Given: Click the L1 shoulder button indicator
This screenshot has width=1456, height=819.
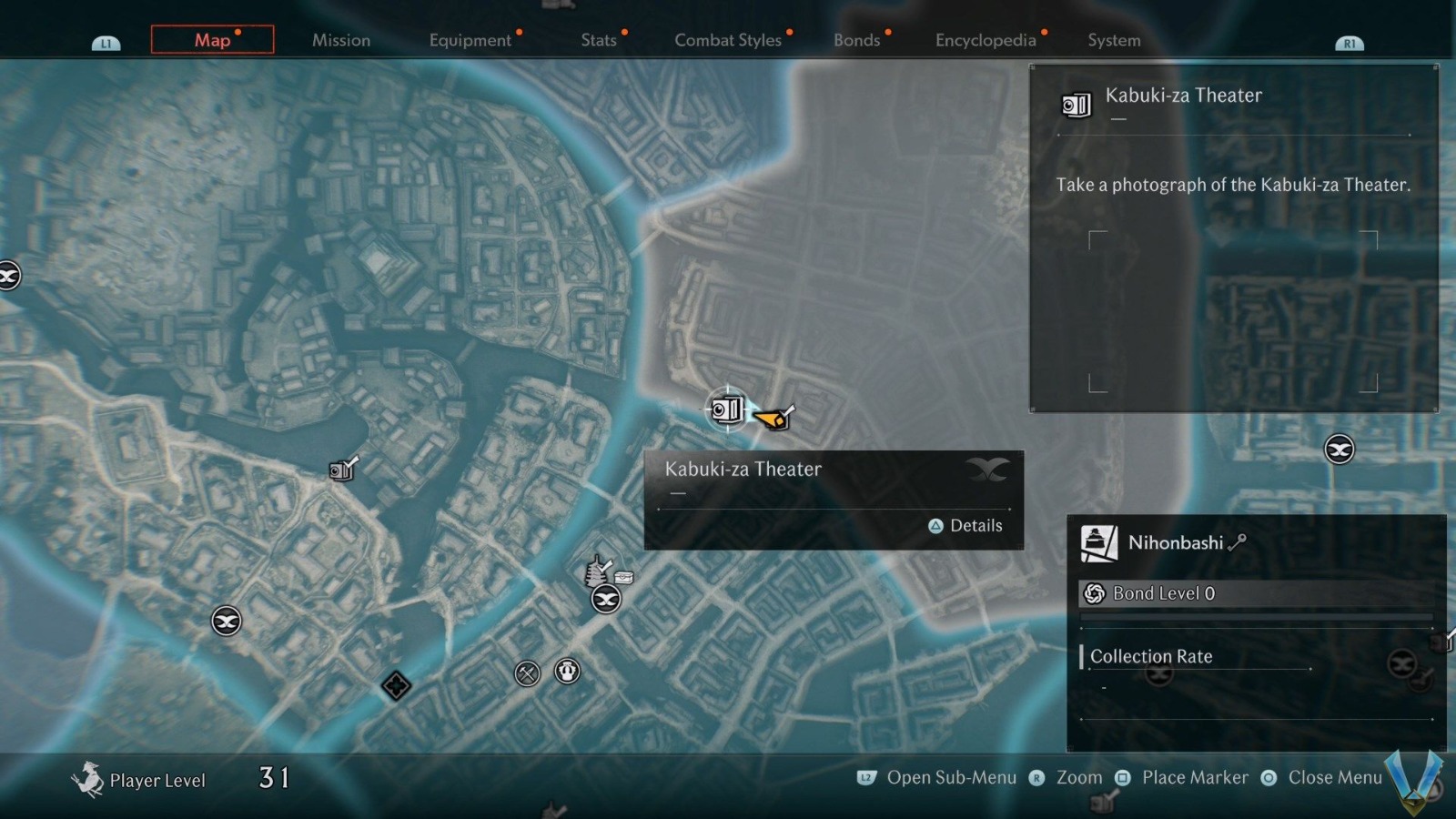Looking at the screenshot, I should 106,41.
